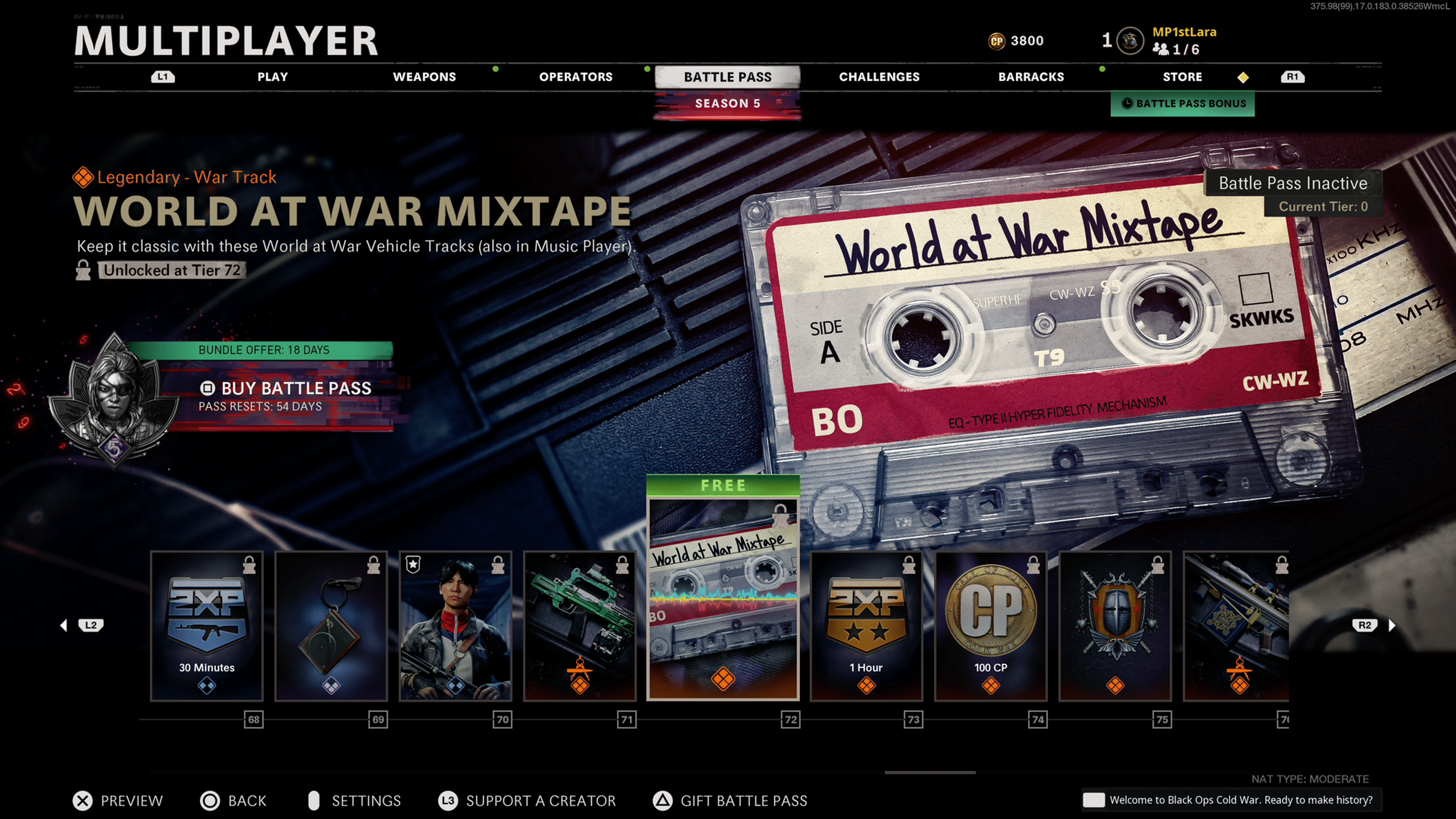1456x819 pixels.
Task: Select the Challenges tab
Action: (879, 77)
